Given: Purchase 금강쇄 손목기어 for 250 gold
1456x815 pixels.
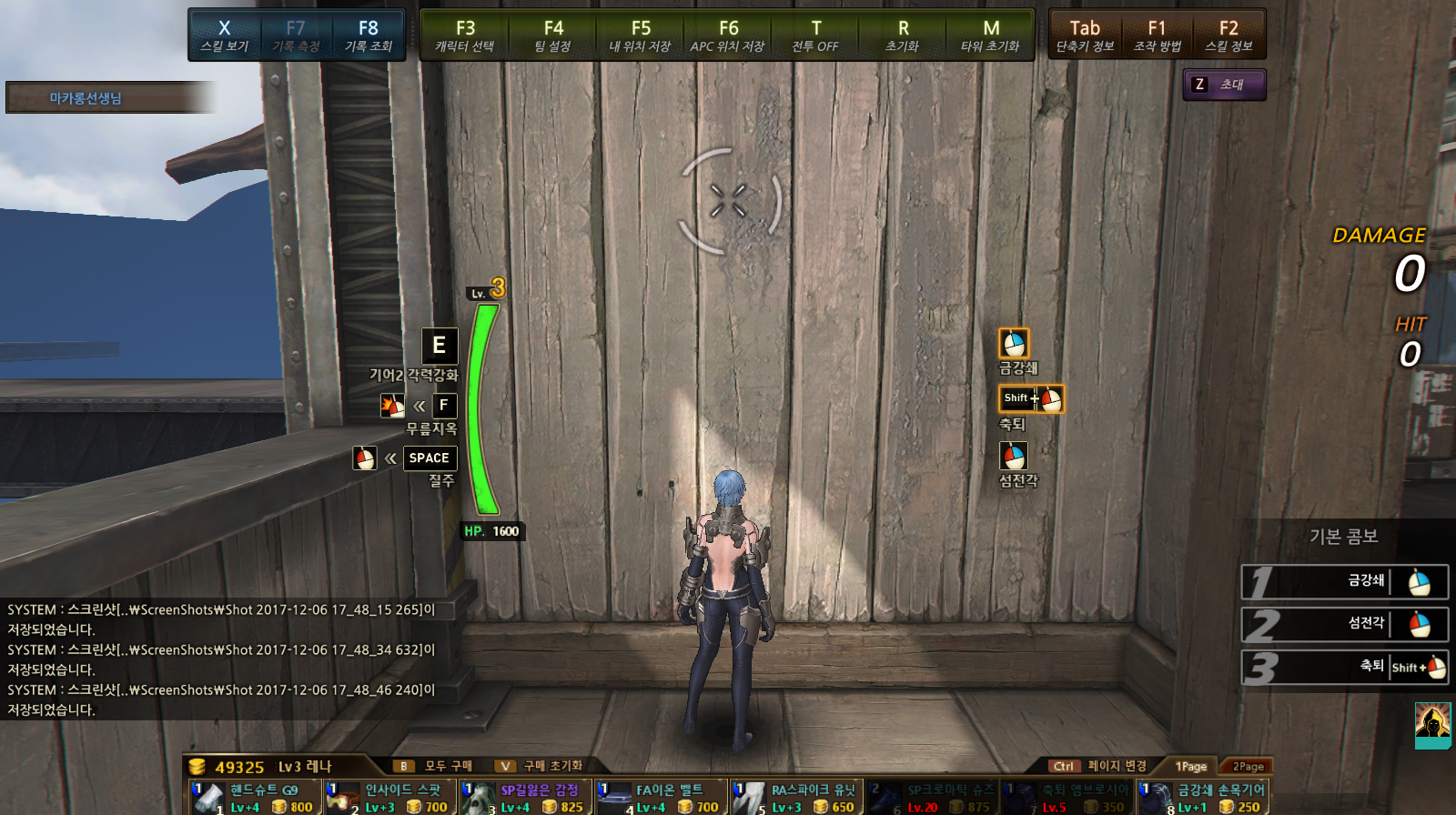Looking at the screenshot, I should click(1201, 798).
